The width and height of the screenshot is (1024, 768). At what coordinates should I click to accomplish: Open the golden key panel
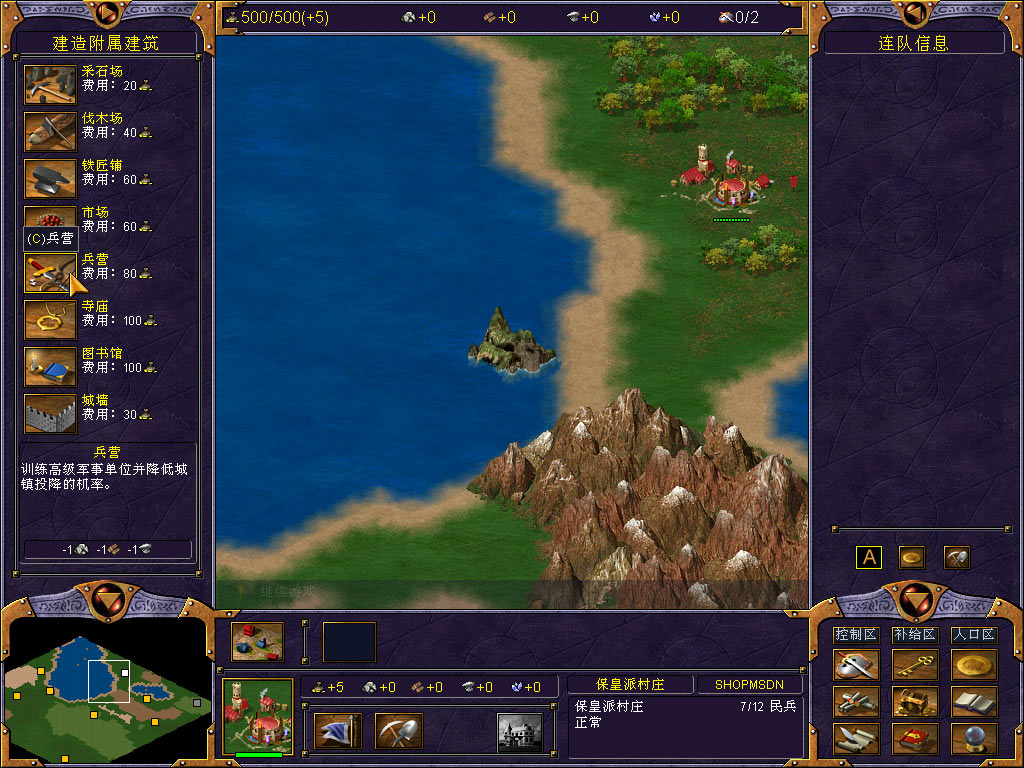[x=914, y=665]
